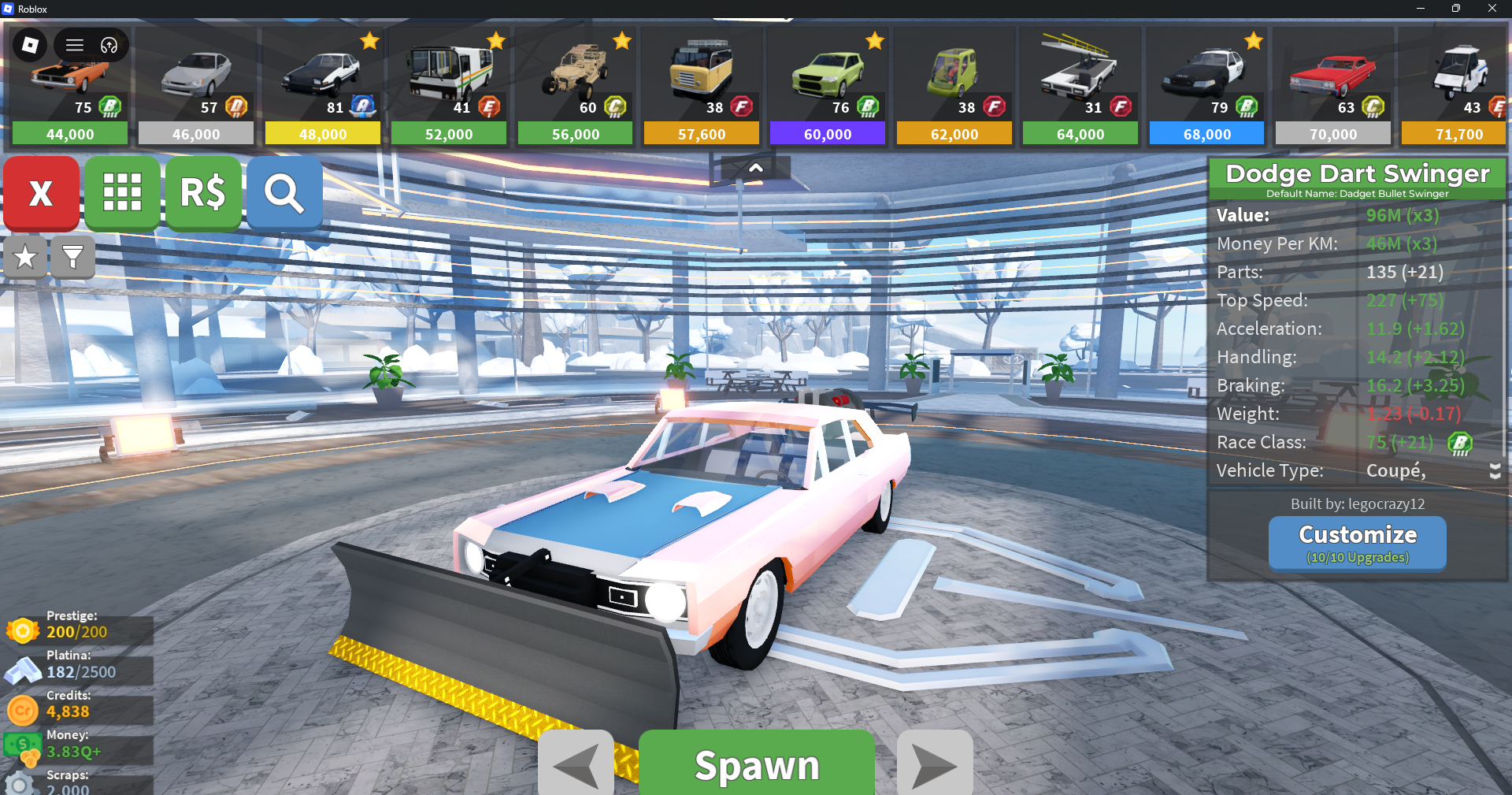Image resolution: width=1512 pixels, height=795 pixels.
Task: Select the green SUV priced 60,000
Action: [828, 87]
